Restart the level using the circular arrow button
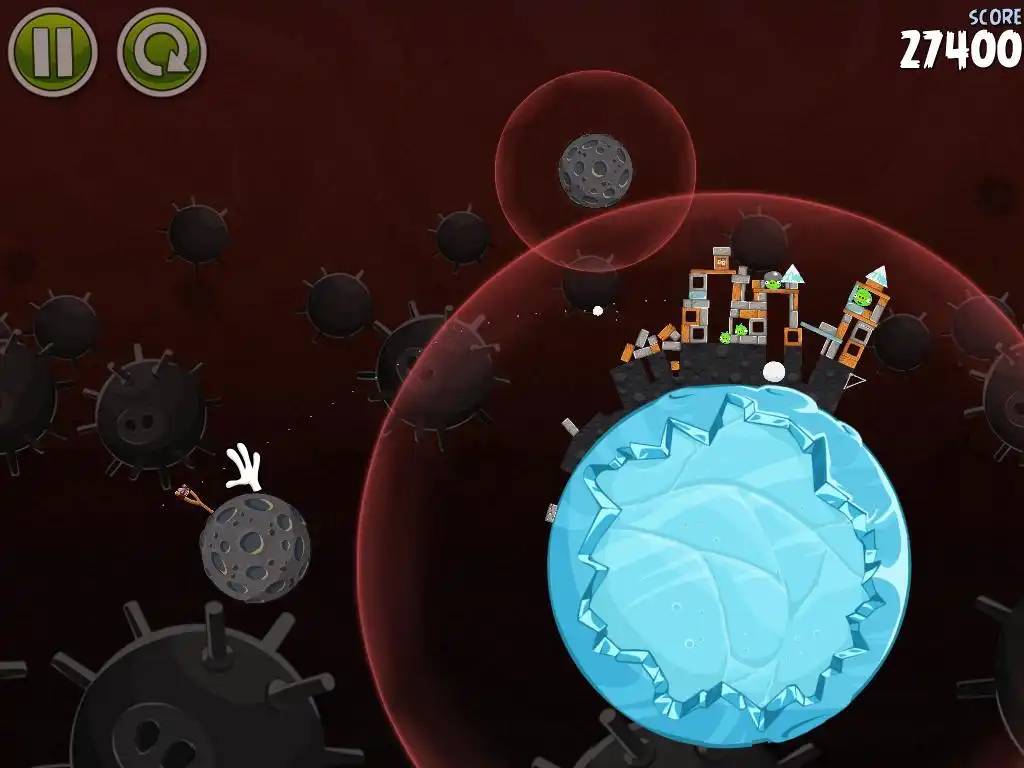The height and width of the screenshot is (768, 1024). pyautogui.click(x=161, y=52)
